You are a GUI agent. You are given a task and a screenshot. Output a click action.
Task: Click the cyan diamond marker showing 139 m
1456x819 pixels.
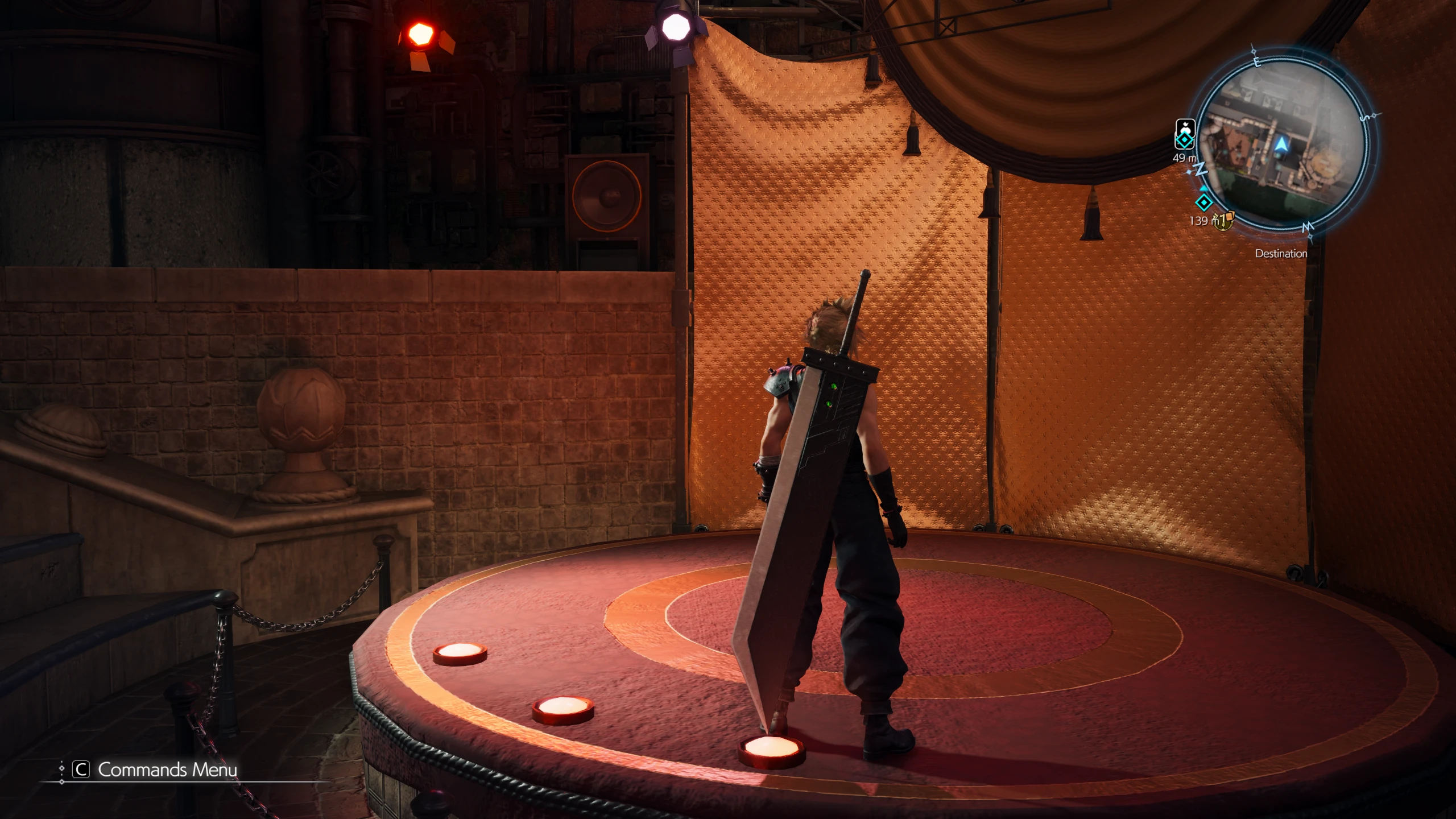(1203, 202)
